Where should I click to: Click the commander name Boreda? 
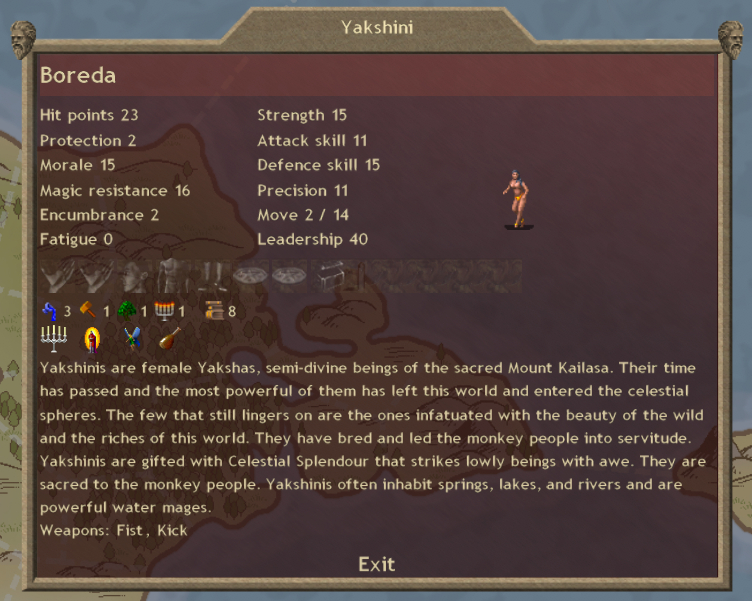click(78, 75)
